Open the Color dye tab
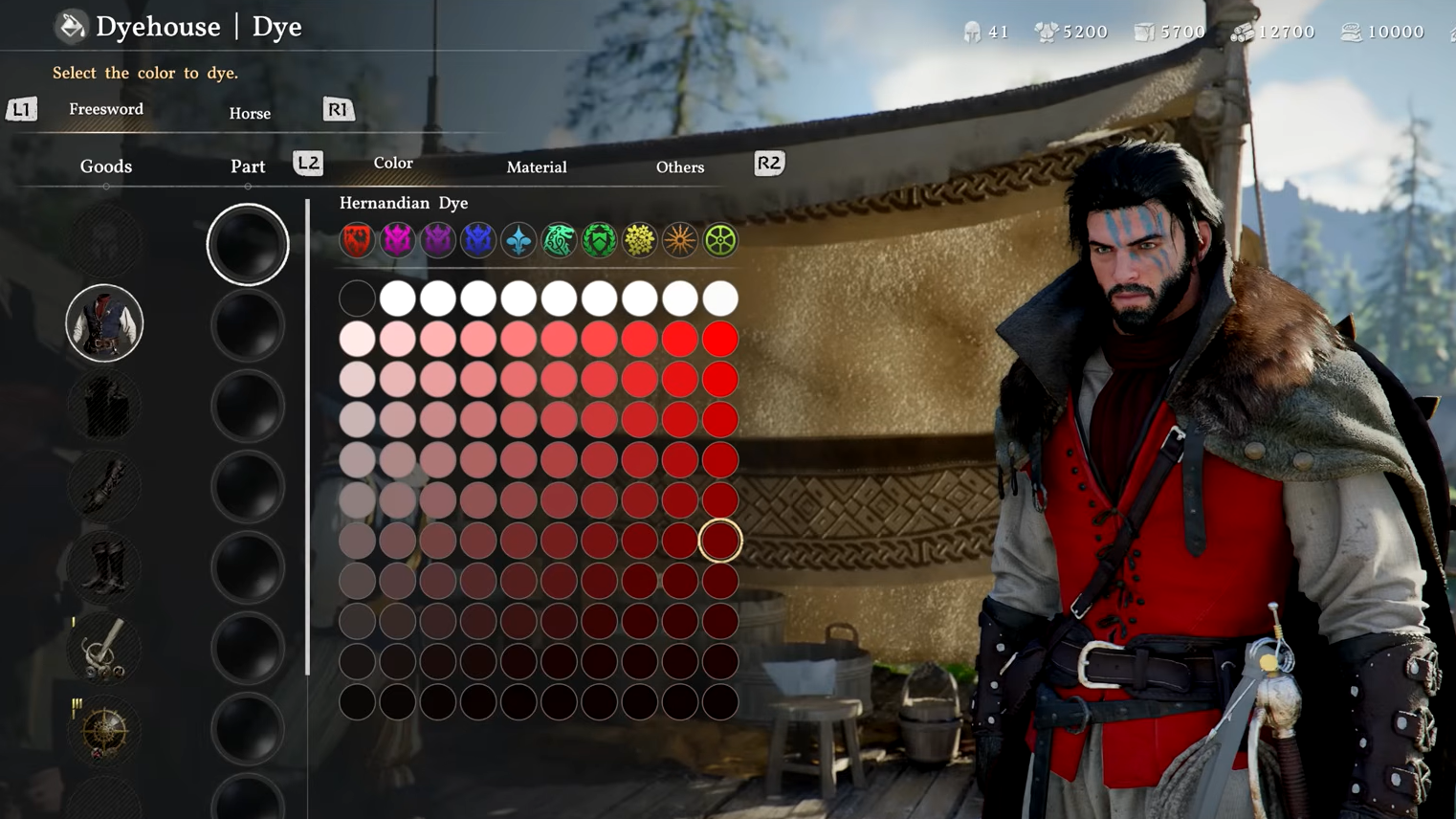The width and height of the screenshot is (1456, 819). pos(393,163)
